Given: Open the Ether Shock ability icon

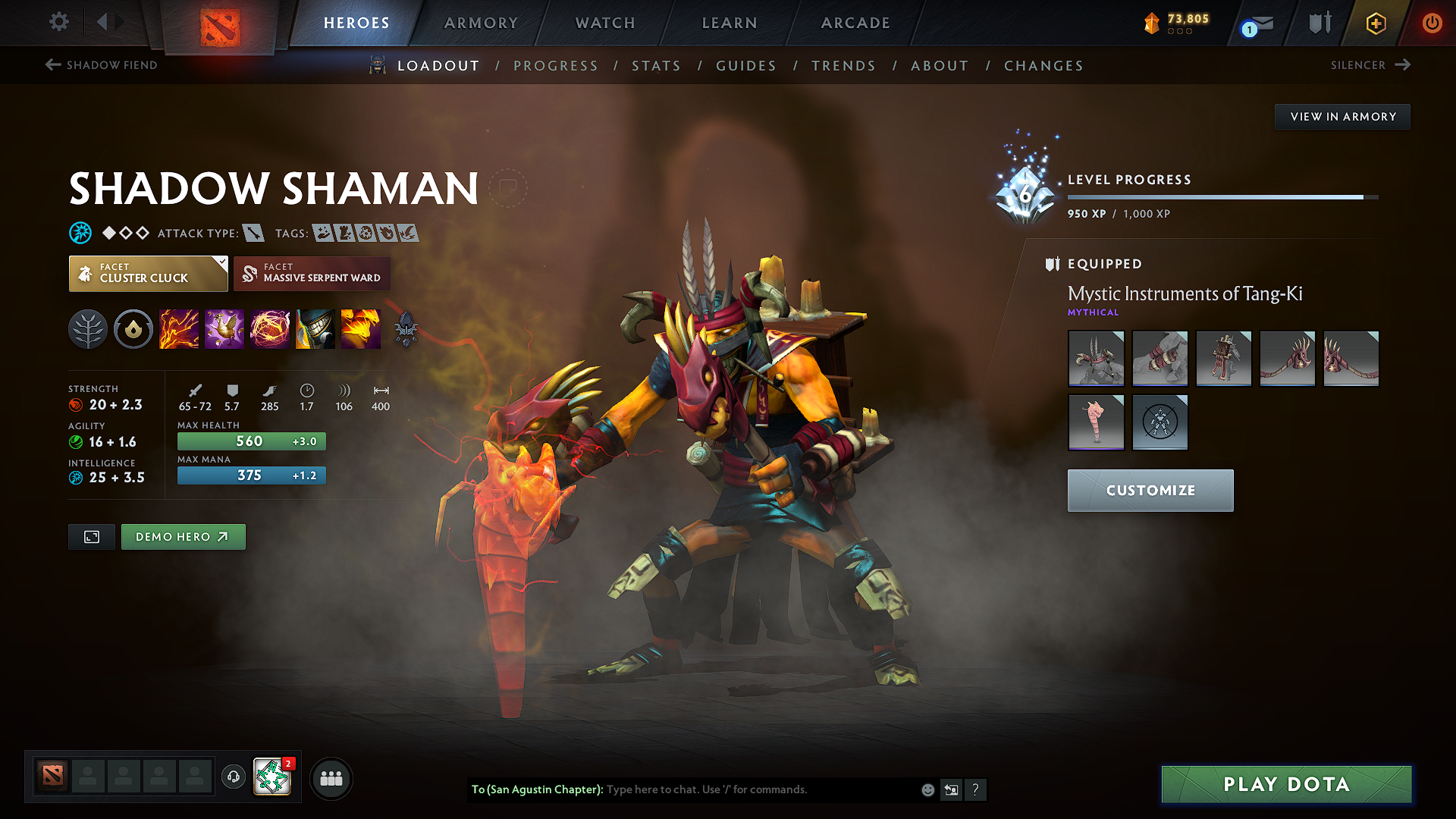Looking at the screenshot, I should [x=179, y=329].
